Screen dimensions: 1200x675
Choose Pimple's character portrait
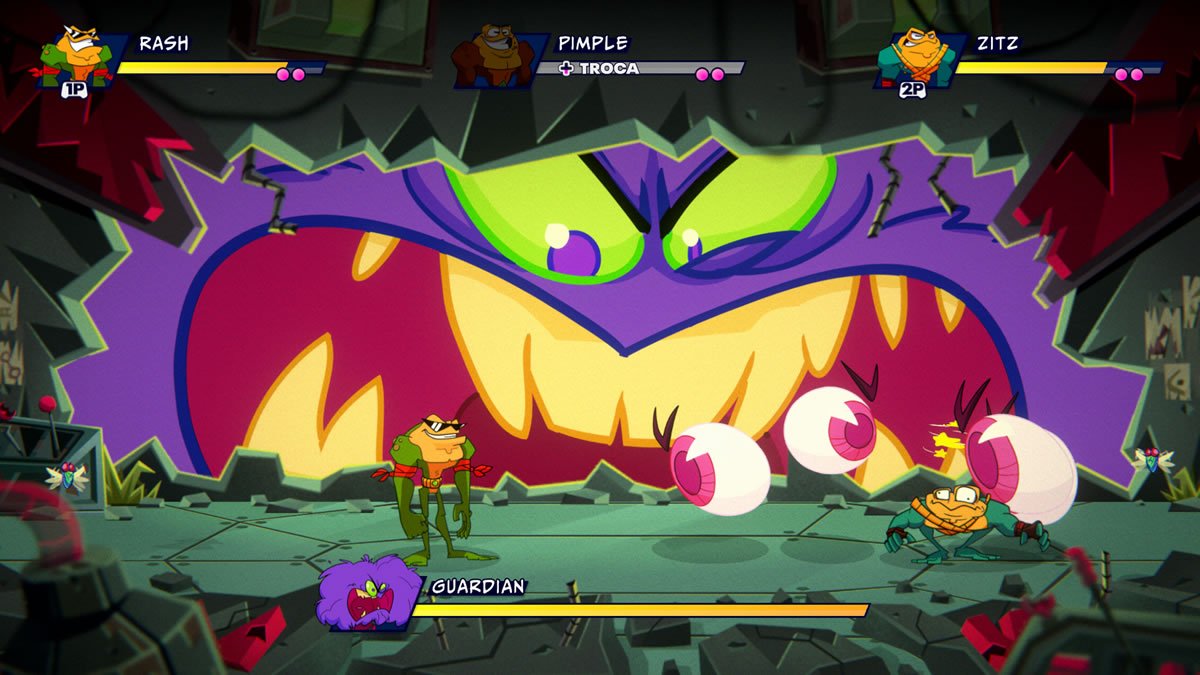493,58
